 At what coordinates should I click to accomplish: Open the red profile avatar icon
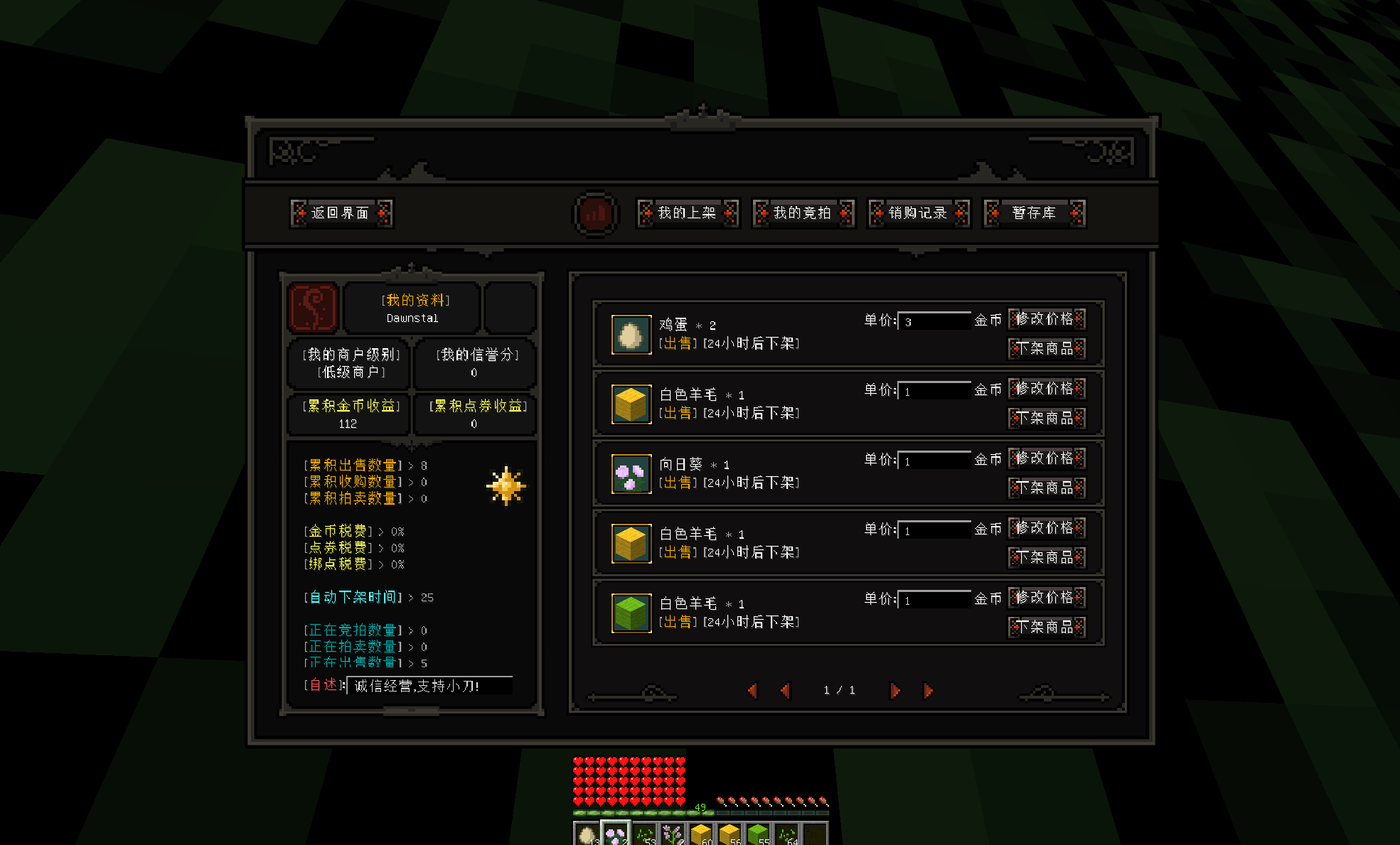tap(313, 307)
